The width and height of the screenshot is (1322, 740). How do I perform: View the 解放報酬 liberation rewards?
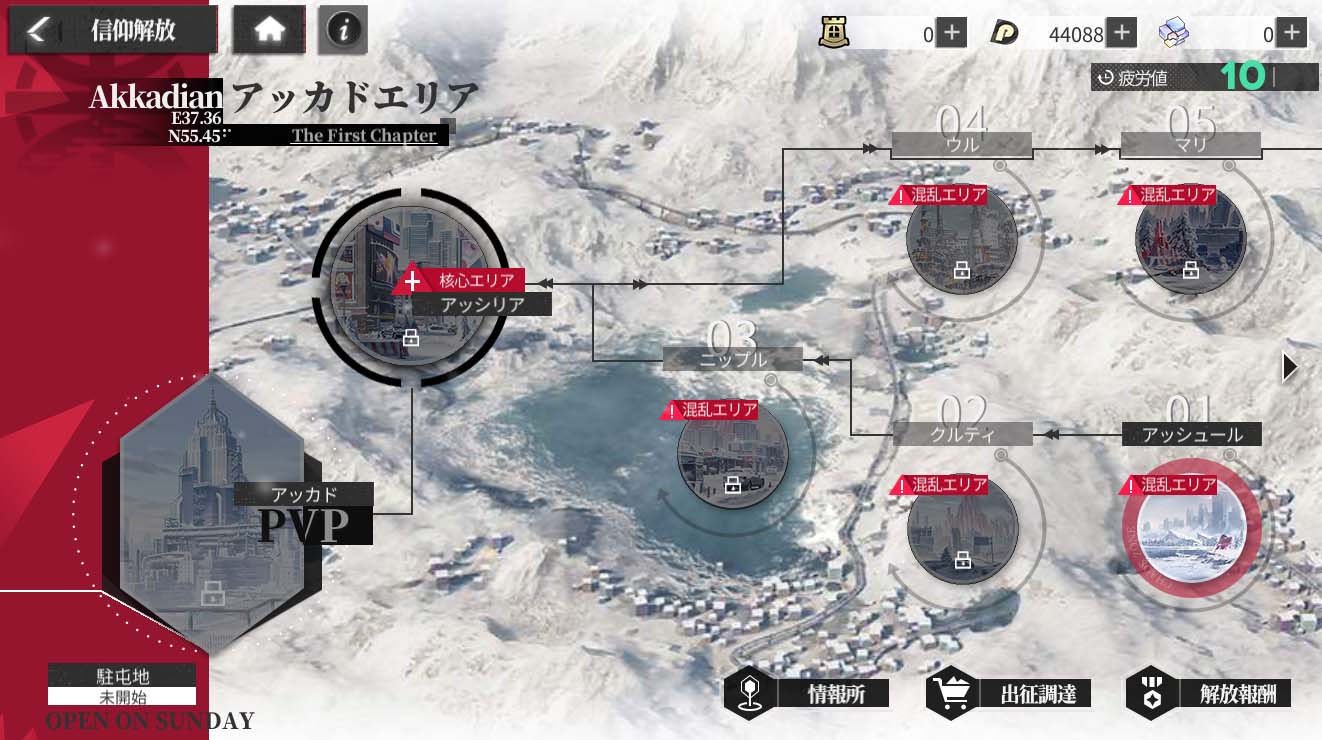[x=1208, y=693]
